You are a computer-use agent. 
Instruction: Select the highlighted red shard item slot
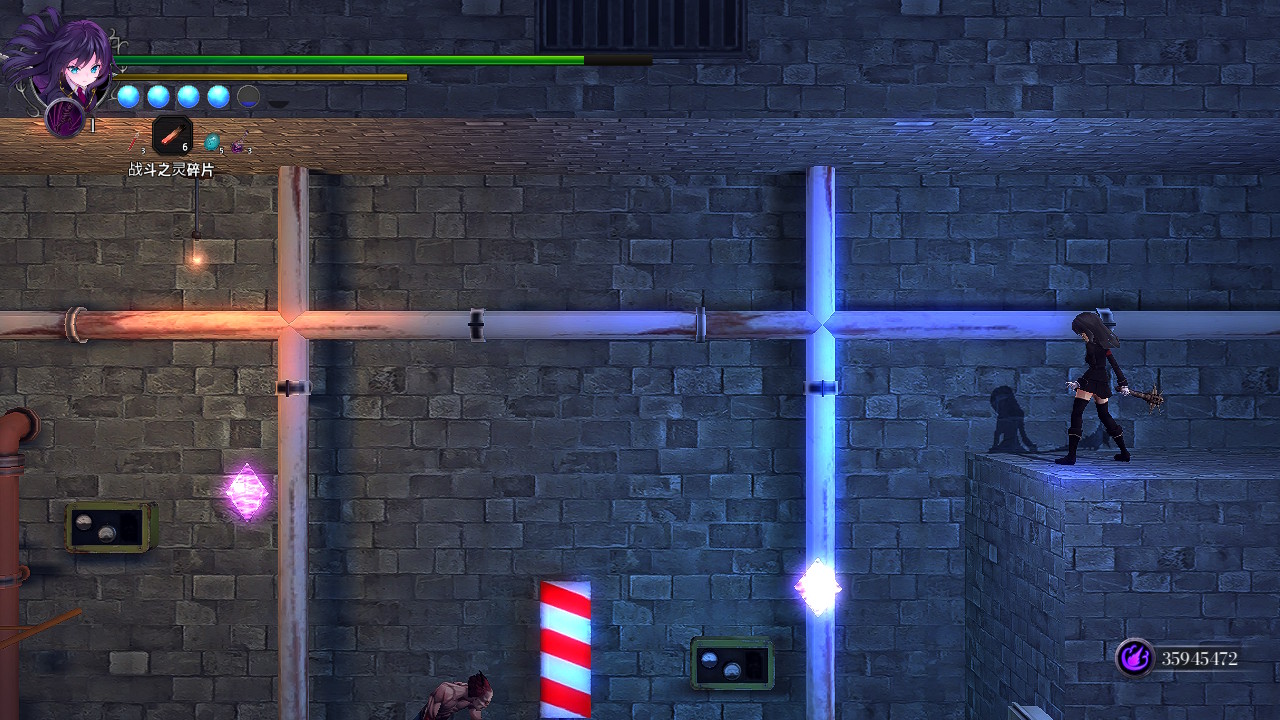point(171,135)
